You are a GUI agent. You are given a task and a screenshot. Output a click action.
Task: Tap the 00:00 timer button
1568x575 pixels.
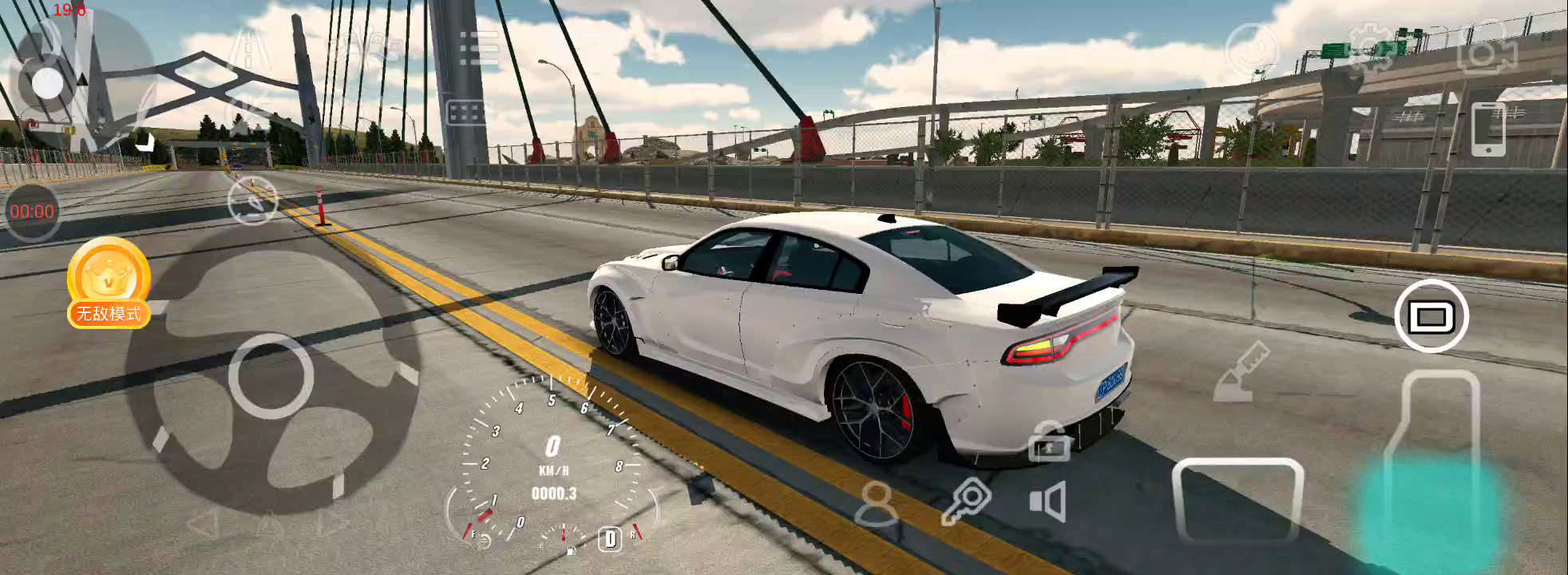(32, 212)
